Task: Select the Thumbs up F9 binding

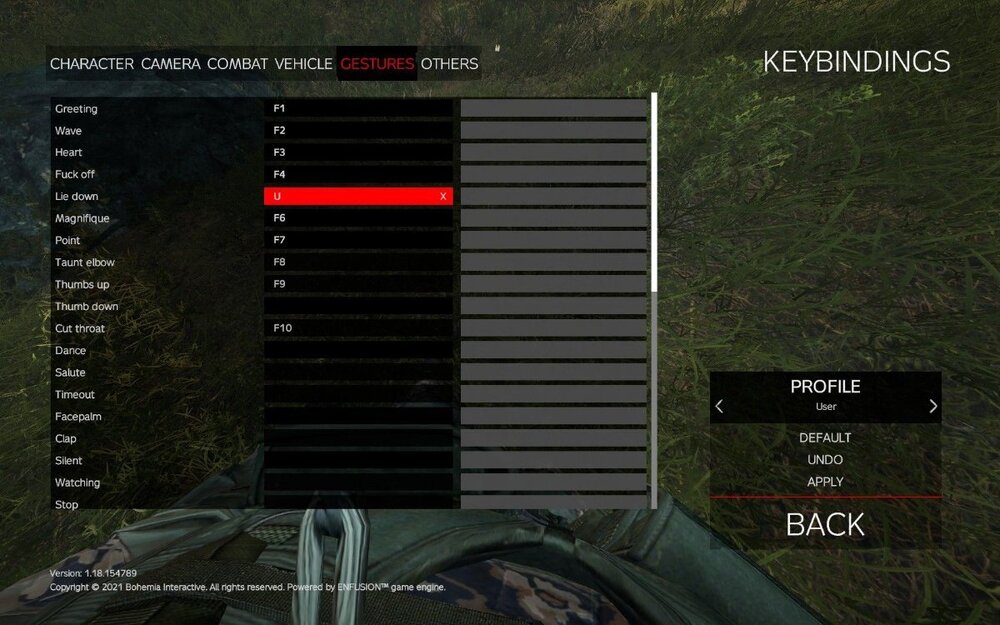Action: (x=357, y=285)
